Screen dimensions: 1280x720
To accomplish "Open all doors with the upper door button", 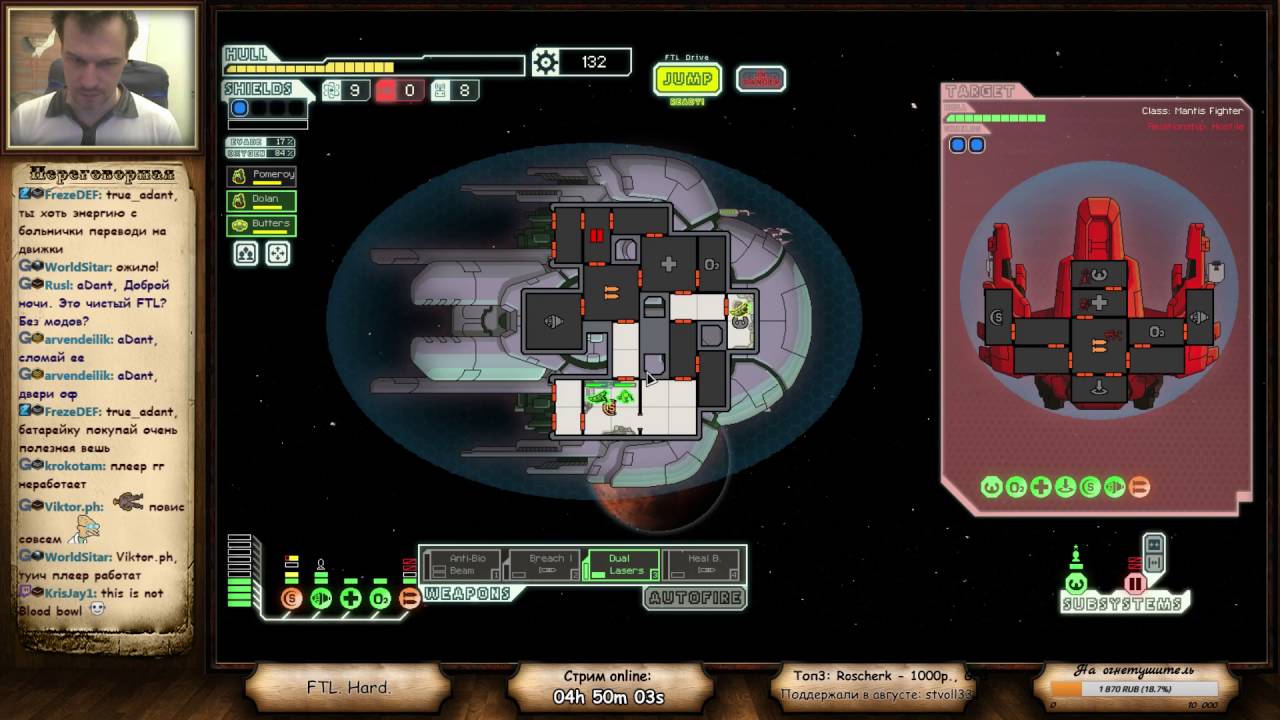I will (x=1154, y=544).
